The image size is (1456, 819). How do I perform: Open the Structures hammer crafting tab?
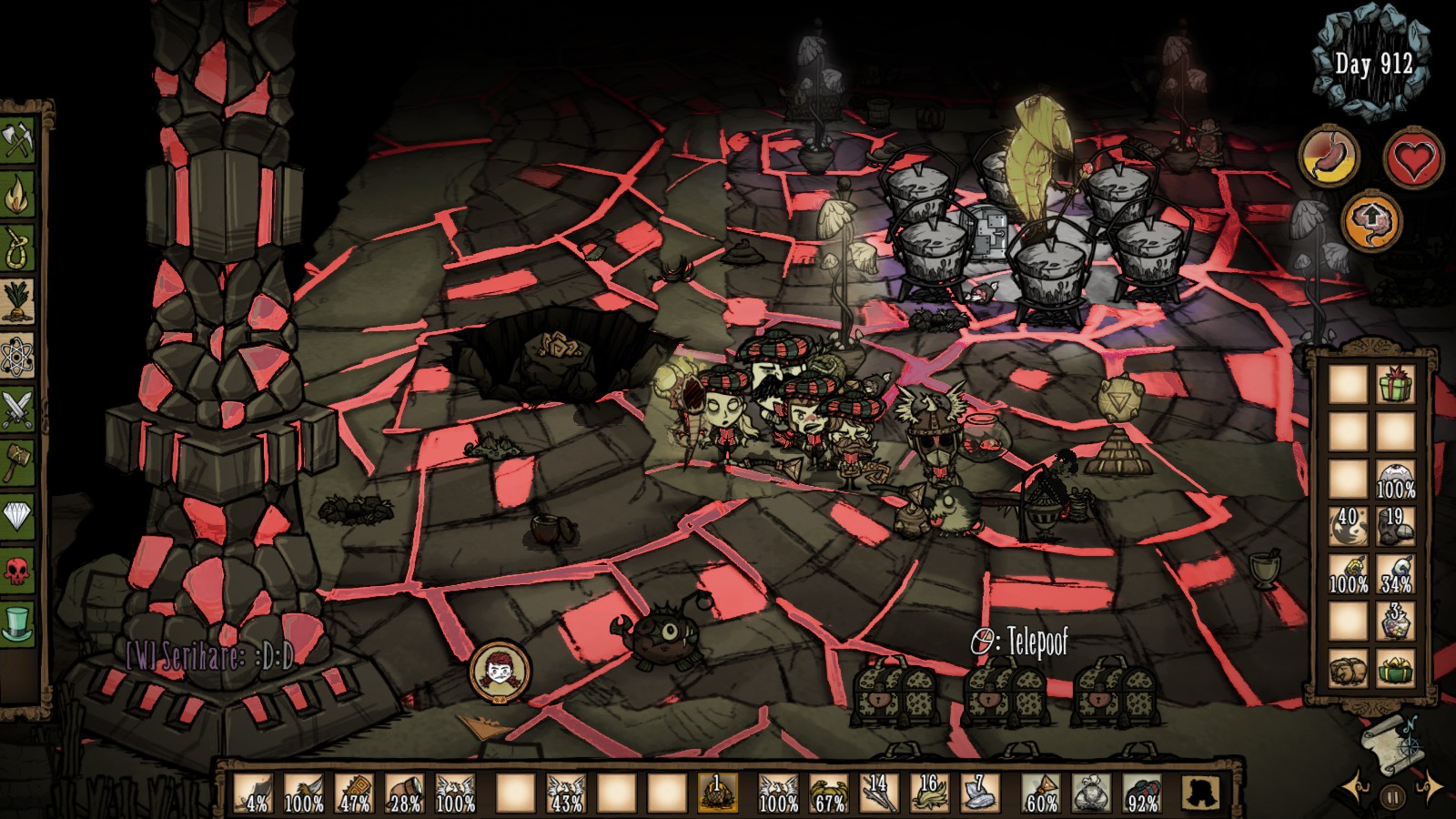pos(17,461)
